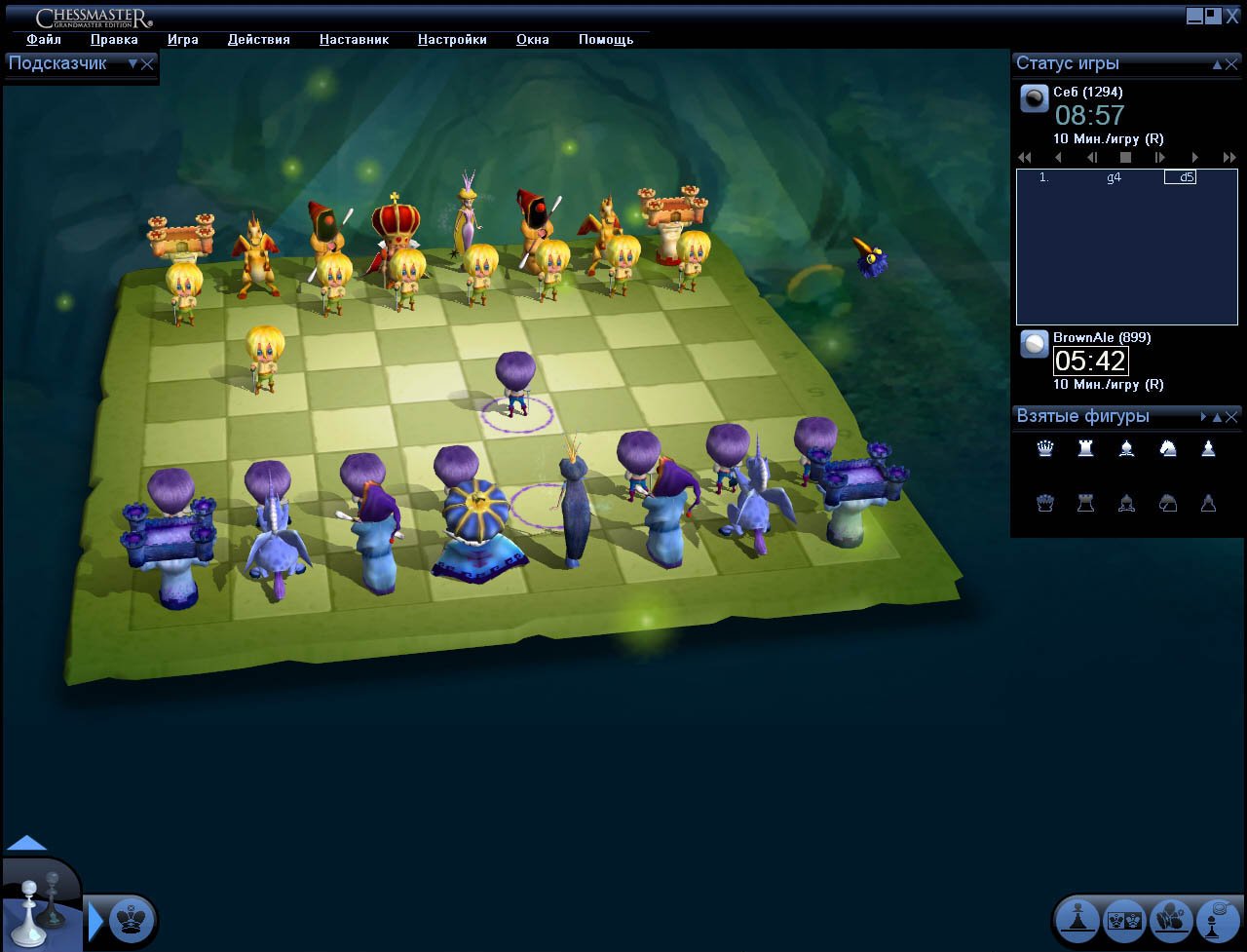This screenshot has width=1247, height=952.
Task: Click the black rook captured piece icon
Action: tap(1085, 503)
